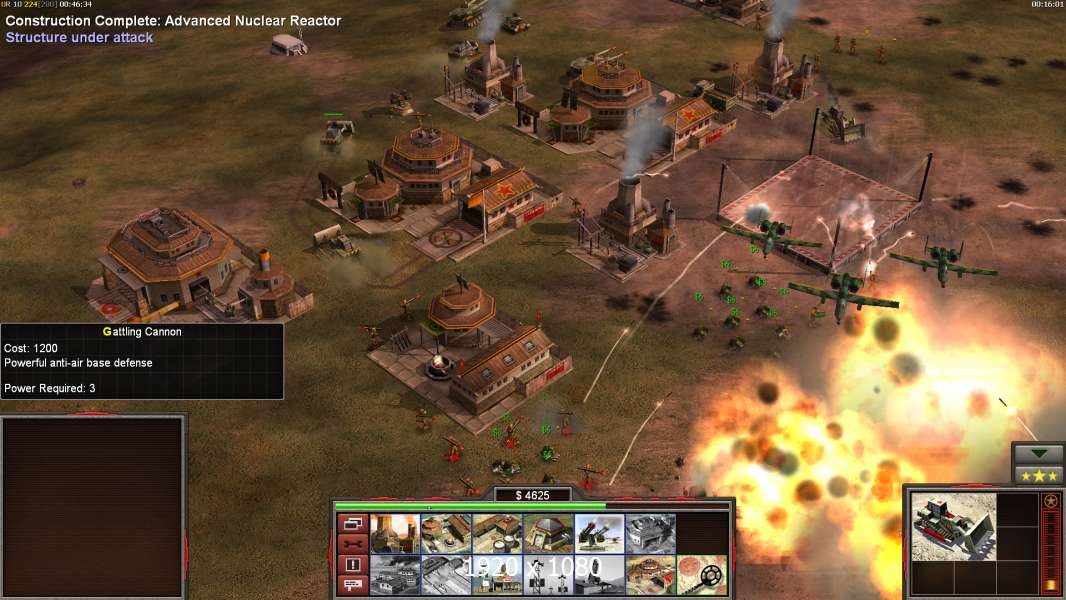Click the exclamation mark button

(352, 565)
